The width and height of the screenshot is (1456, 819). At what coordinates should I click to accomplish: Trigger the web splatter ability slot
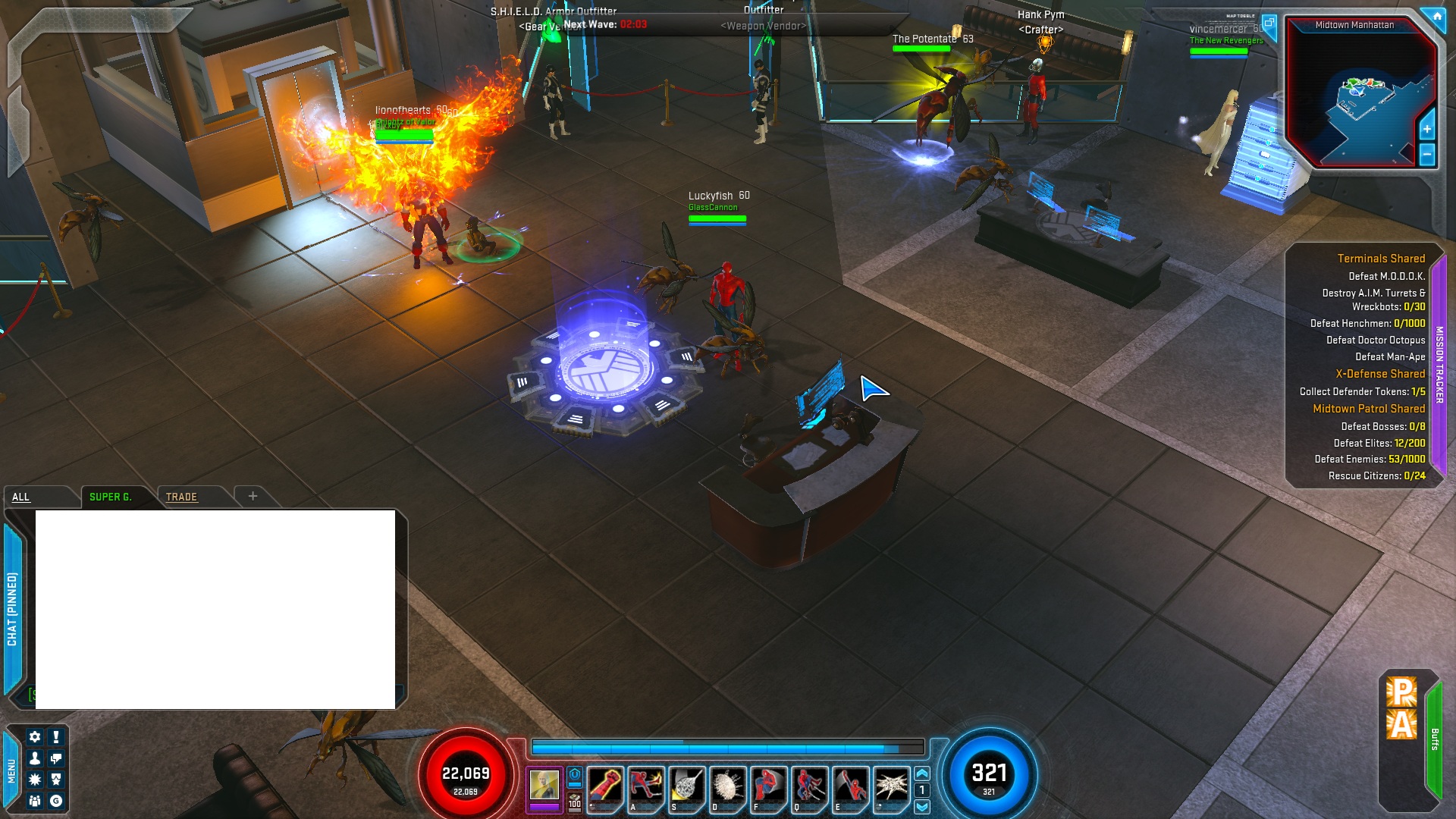[x=891, y=786]
